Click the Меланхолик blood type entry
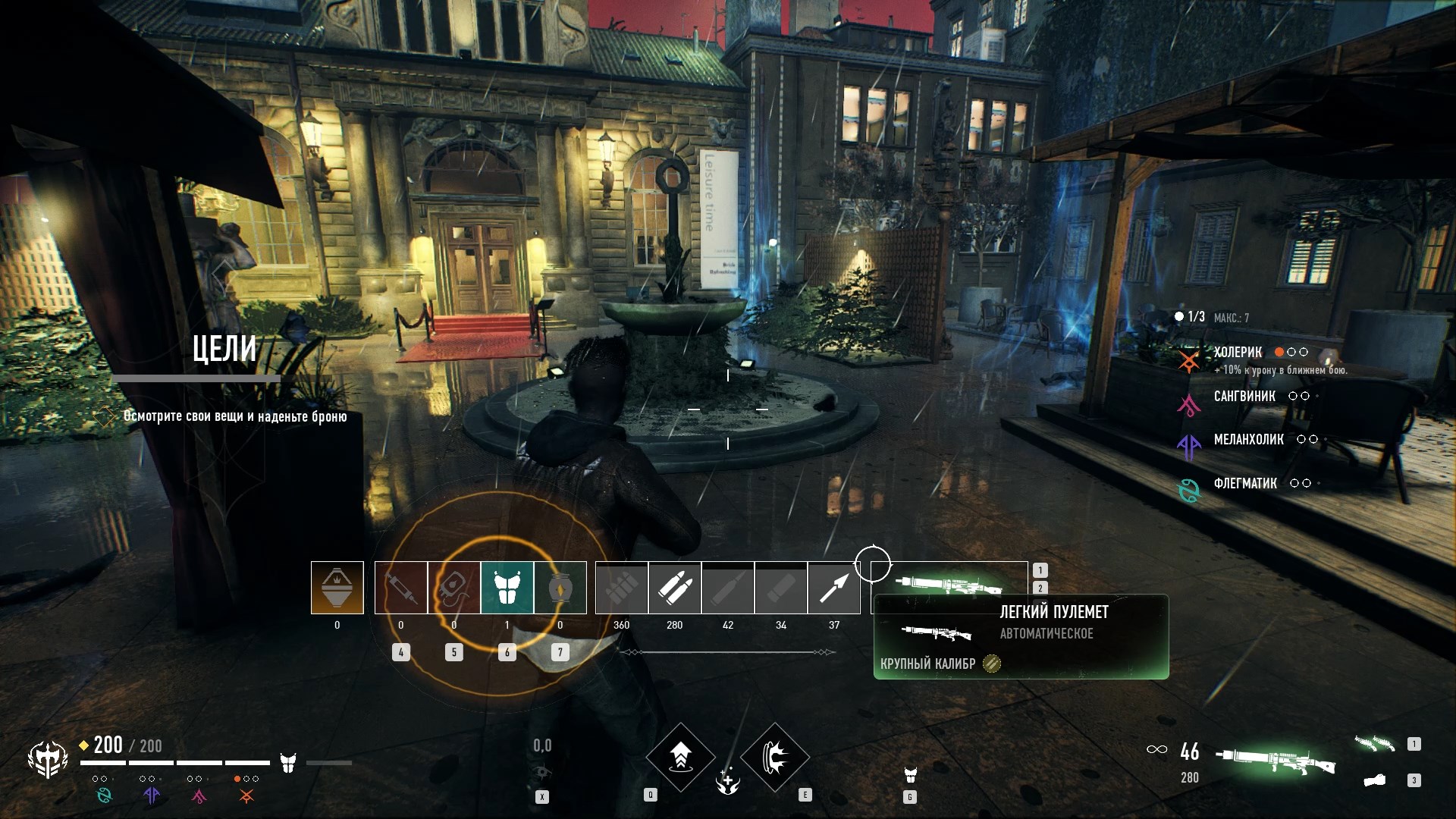This screenshot has height=819, width=1456. pos(1248,440)
